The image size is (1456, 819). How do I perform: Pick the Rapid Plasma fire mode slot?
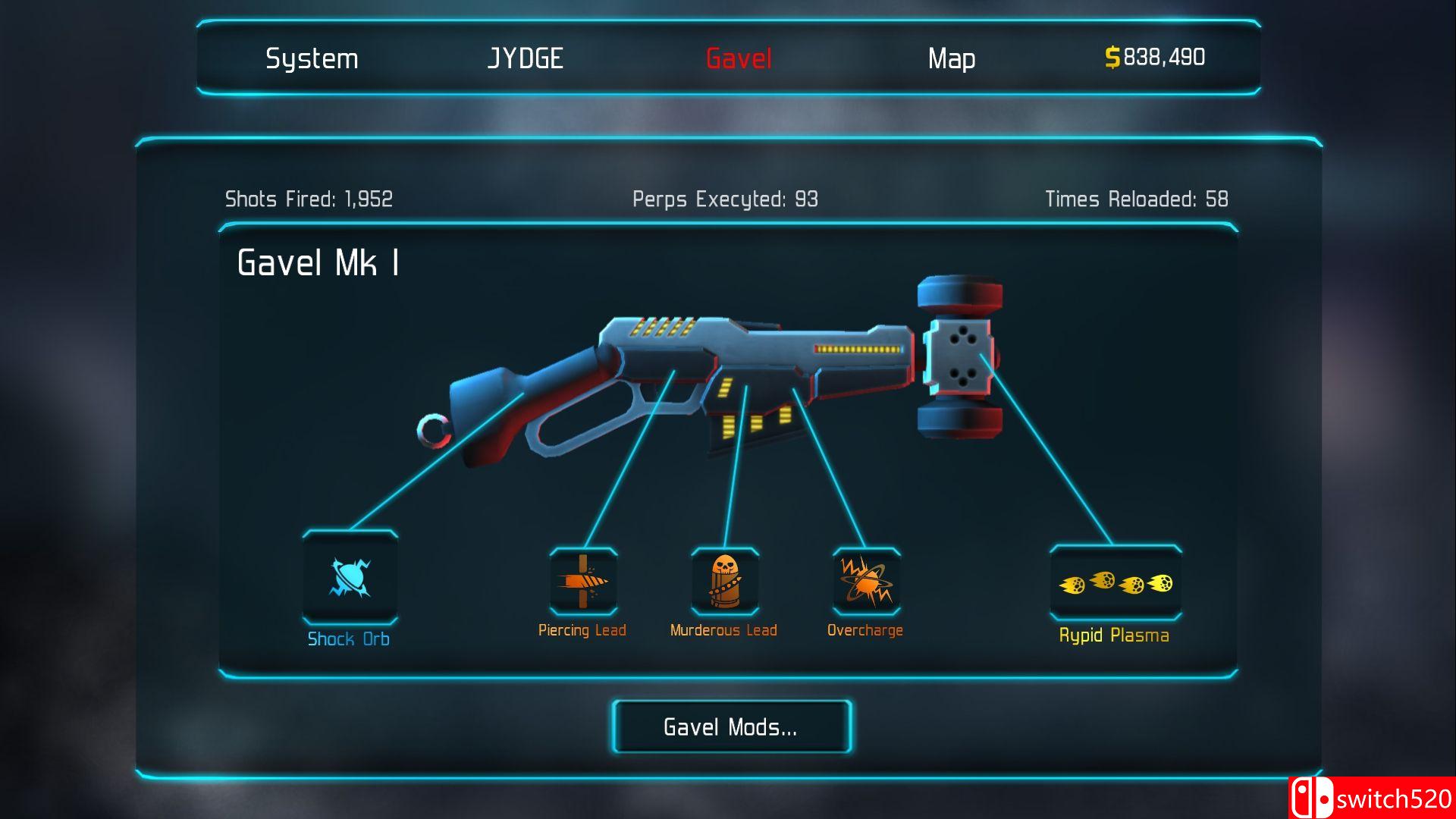point(1115,583)
